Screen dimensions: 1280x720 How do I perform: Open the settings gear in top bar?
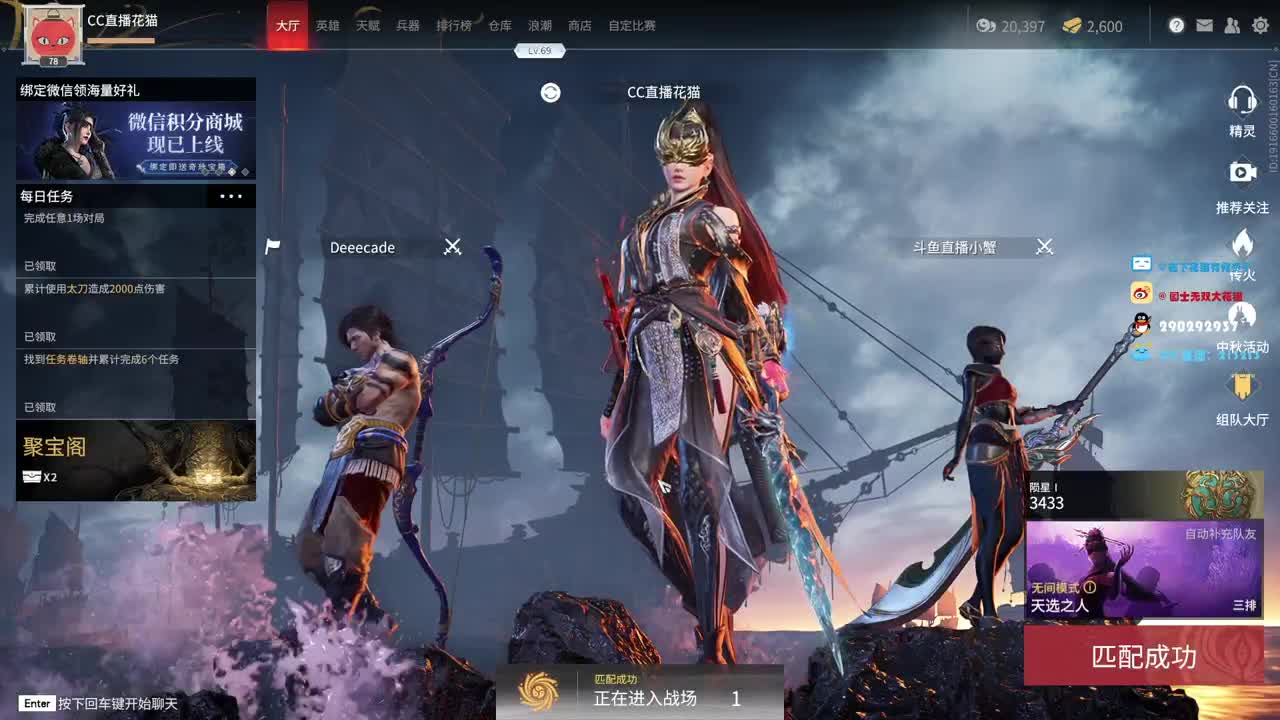1260,25
